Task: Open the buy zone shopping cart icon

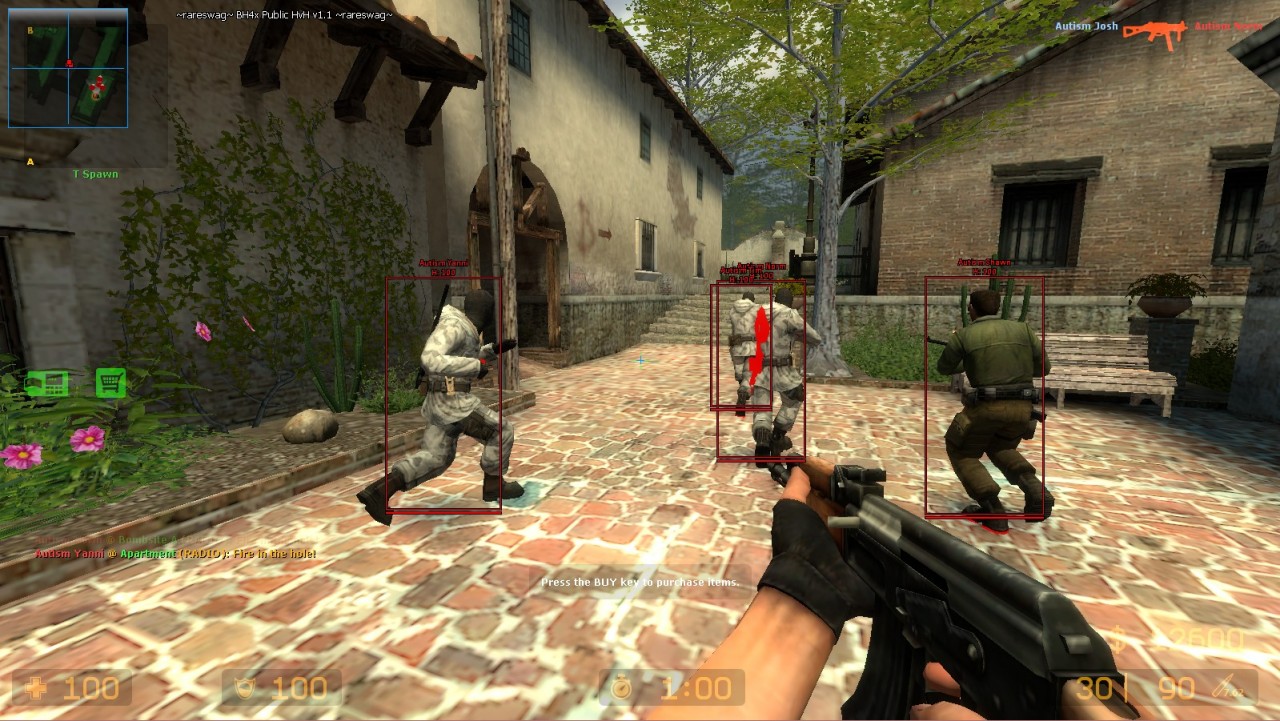Action: [x=111, y=382]
